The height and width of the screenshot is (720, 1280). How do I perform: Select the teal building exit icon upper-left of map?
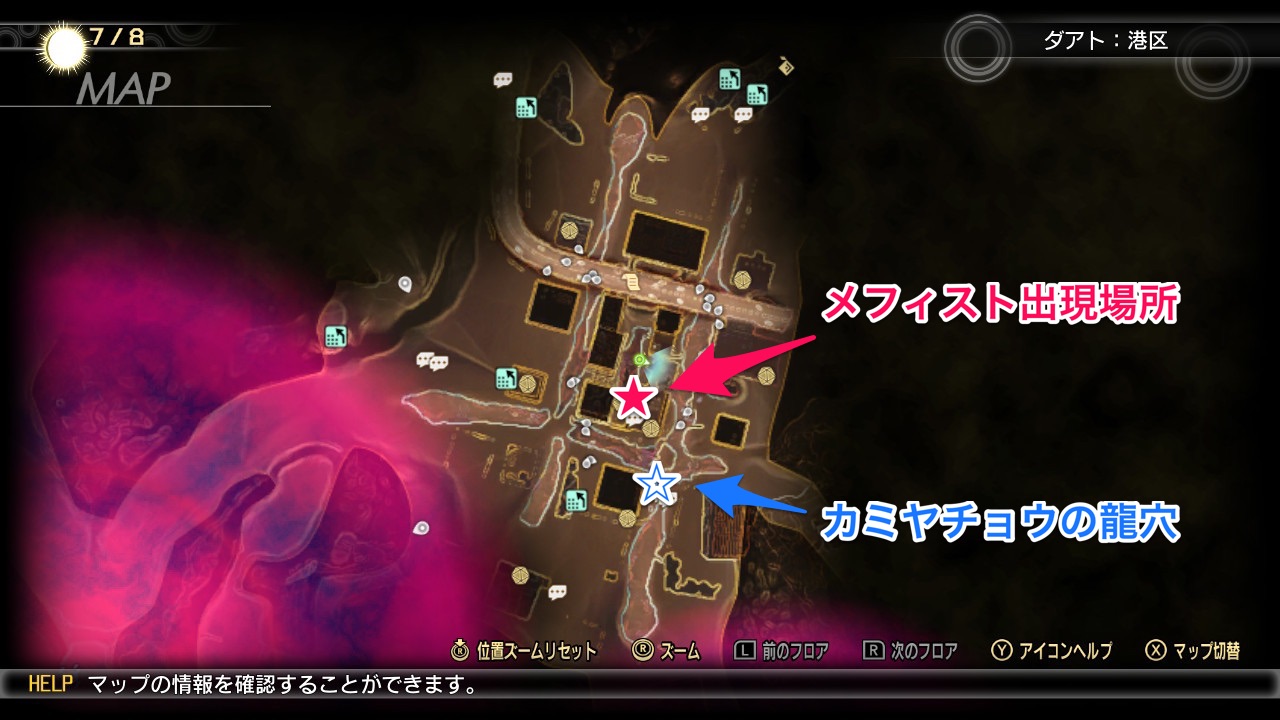click(524, 106)
